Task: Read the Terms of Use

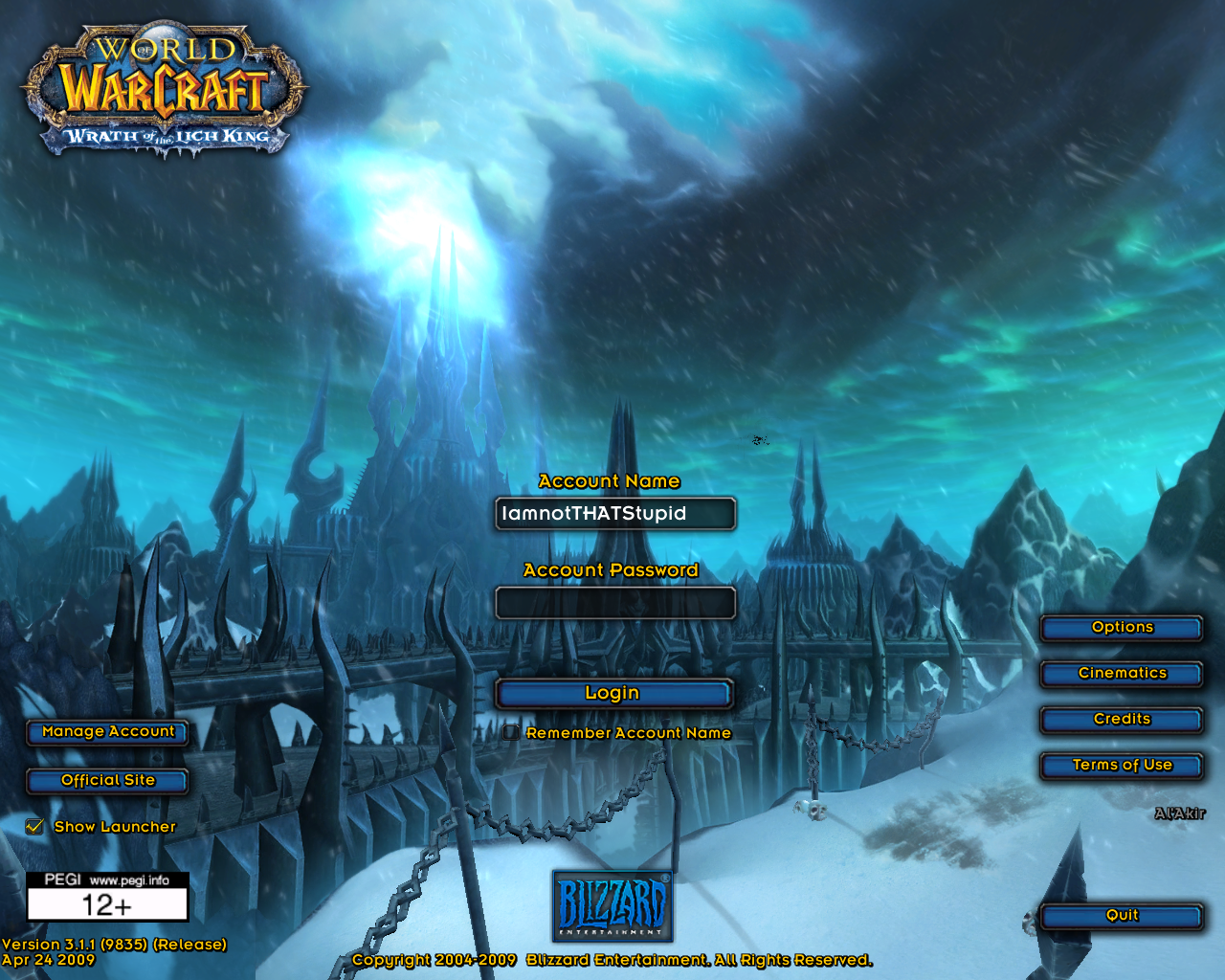Action: click(x=1121, y=766)
